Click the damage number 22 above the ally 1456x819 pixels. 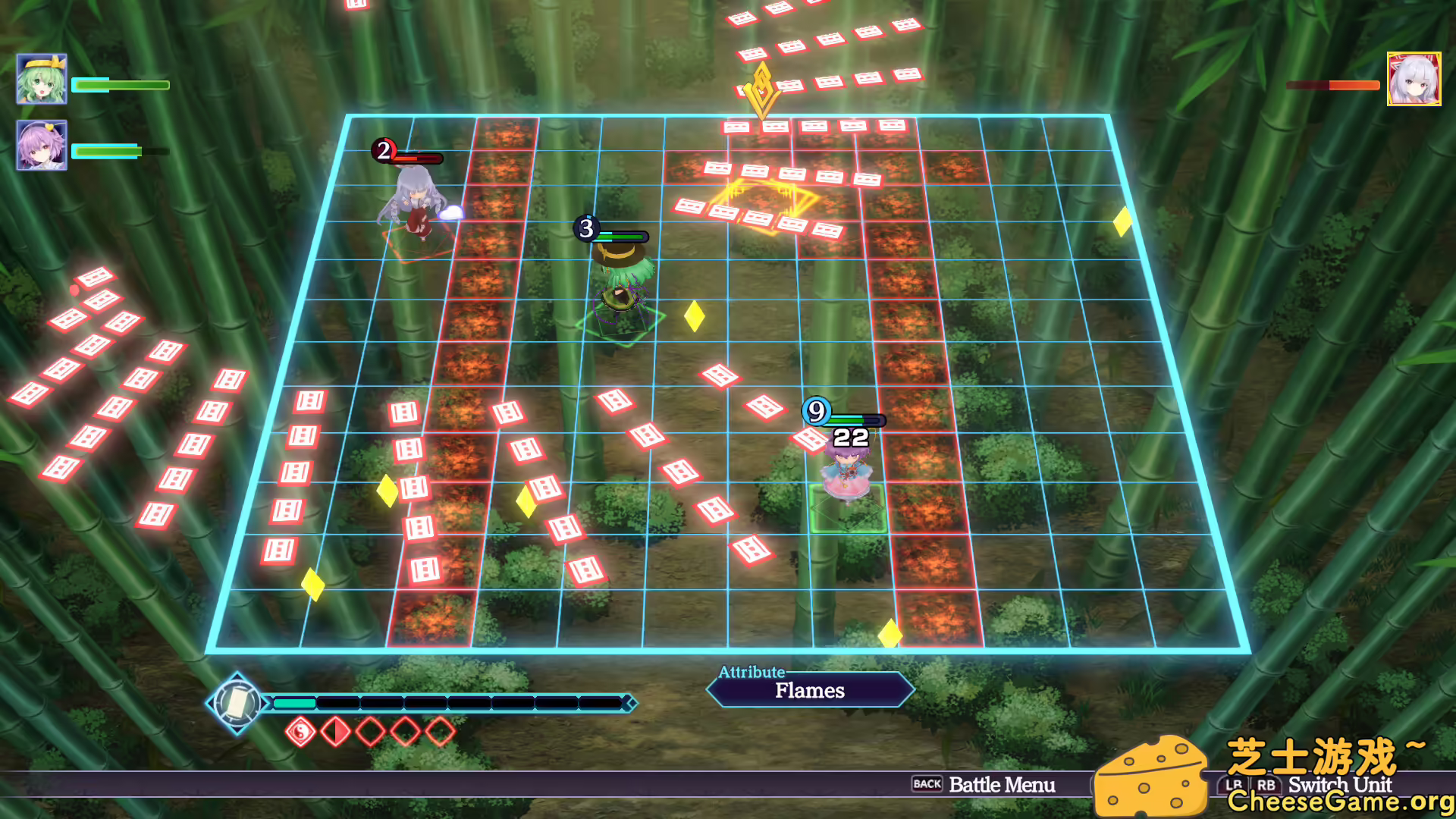pos(851,438)
